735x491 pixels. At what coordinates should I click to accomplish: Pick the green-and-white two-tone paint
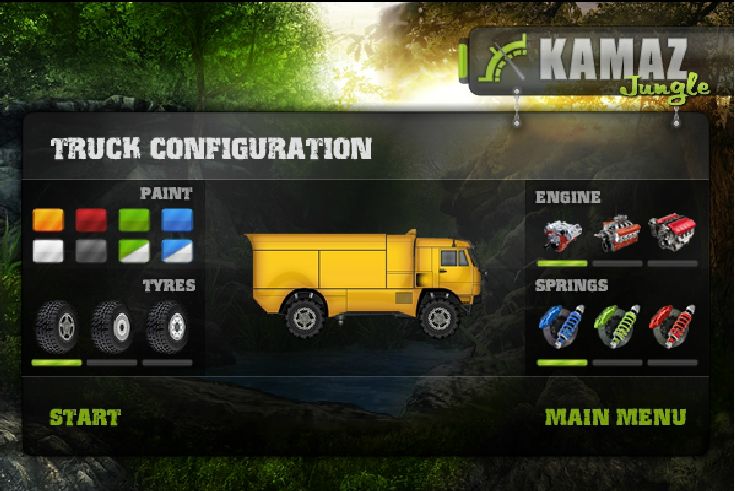pyautogui.click(x=134, y=251)
